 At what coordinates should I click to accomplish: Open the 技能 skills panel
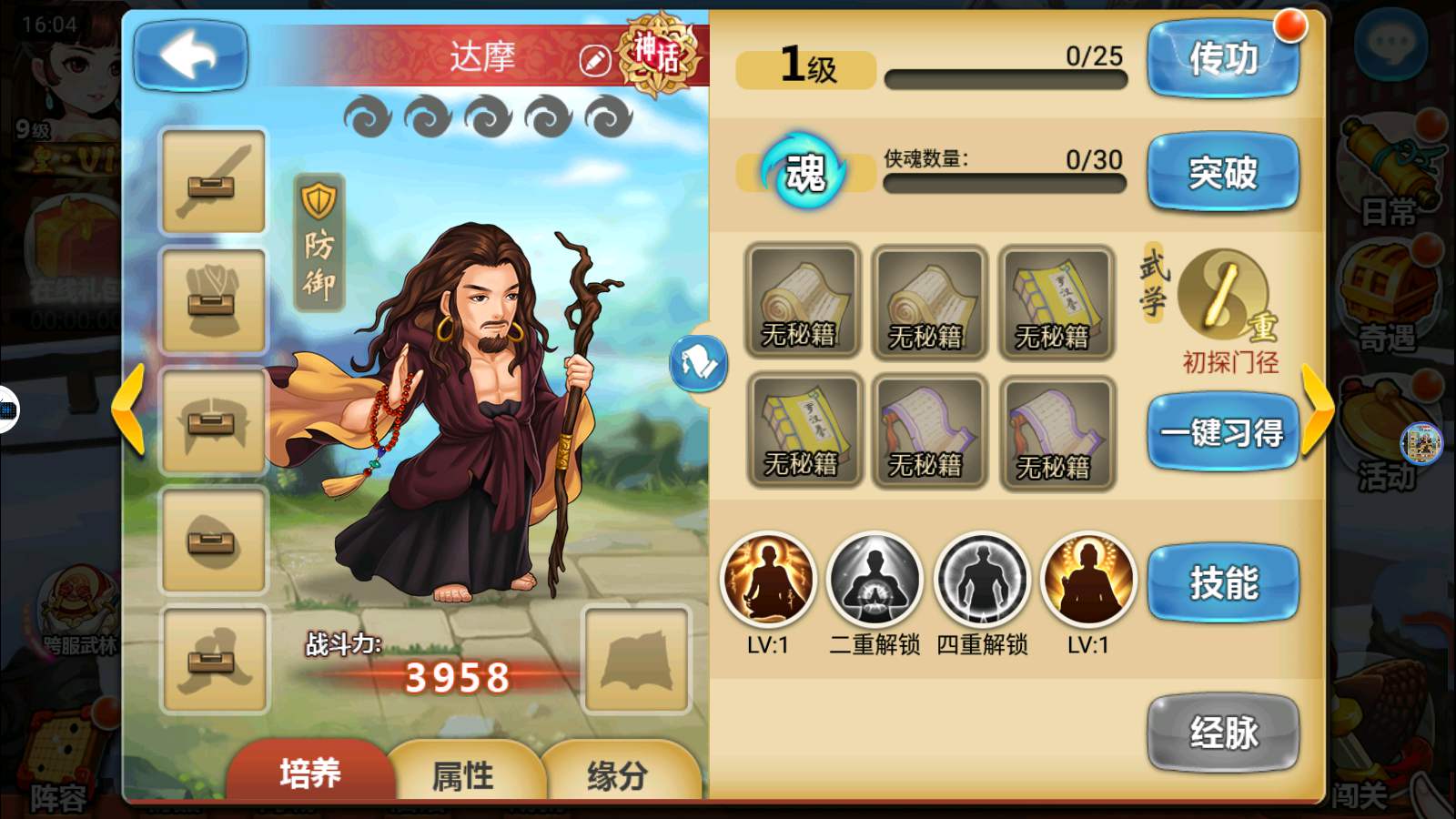[1222, 582]
